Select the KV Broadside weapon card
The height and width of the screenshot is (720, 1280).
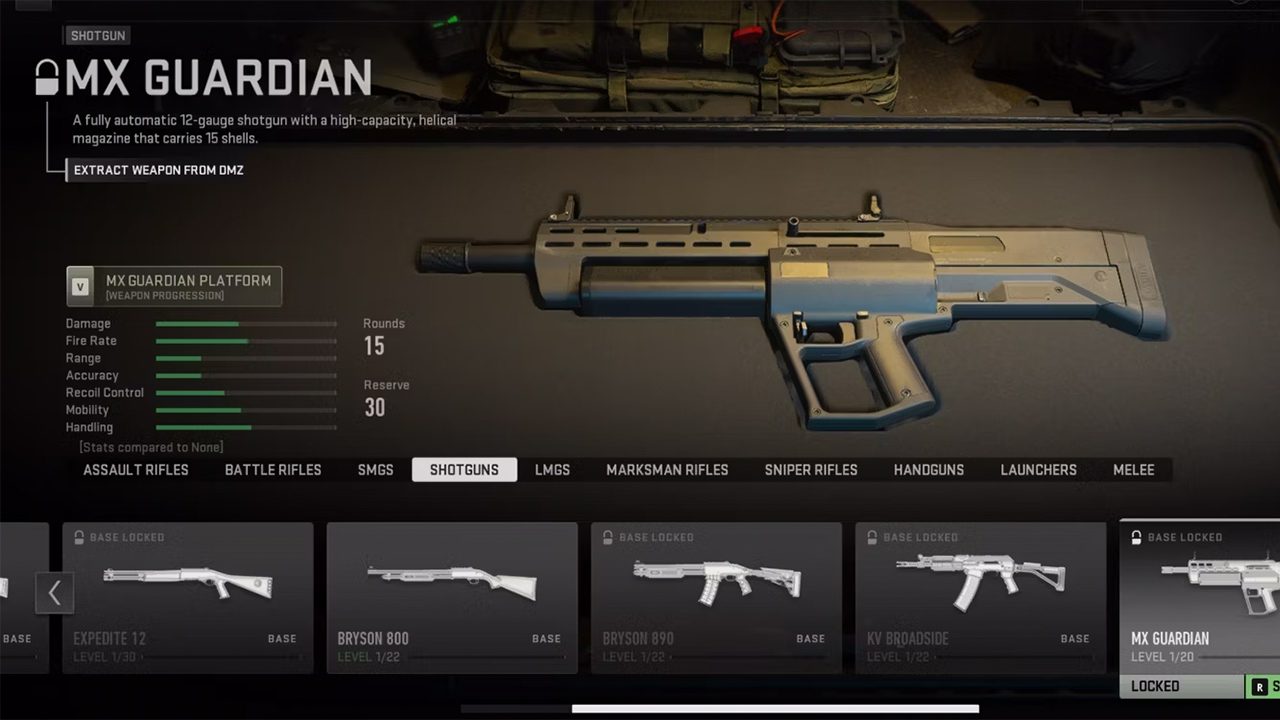[x=980, y=597]
